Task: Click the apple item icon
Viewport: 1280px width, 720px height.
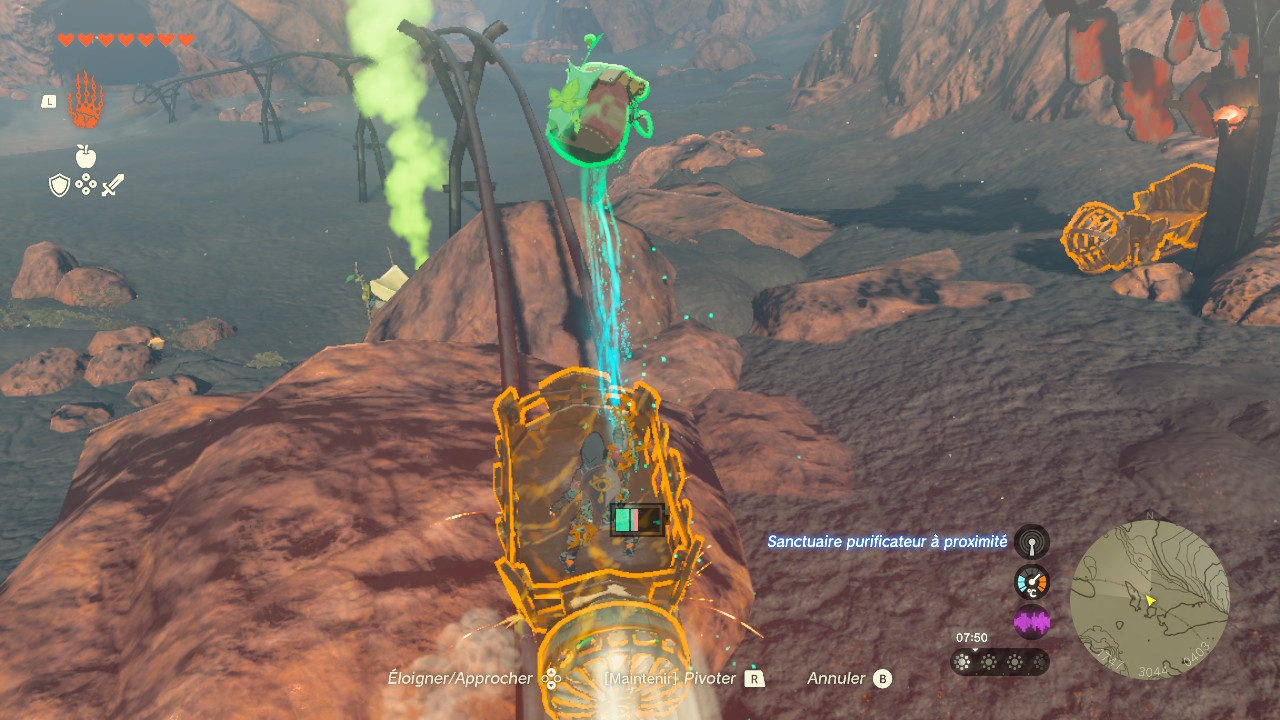Action: coord(86,156)
